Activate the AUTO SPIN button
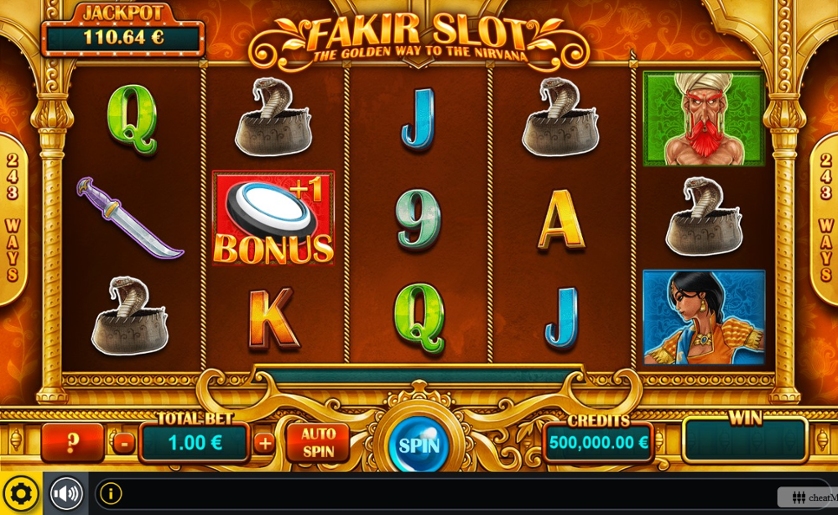Image resolution: width=838 pixels, height=515 pixels. click(318, 442)
